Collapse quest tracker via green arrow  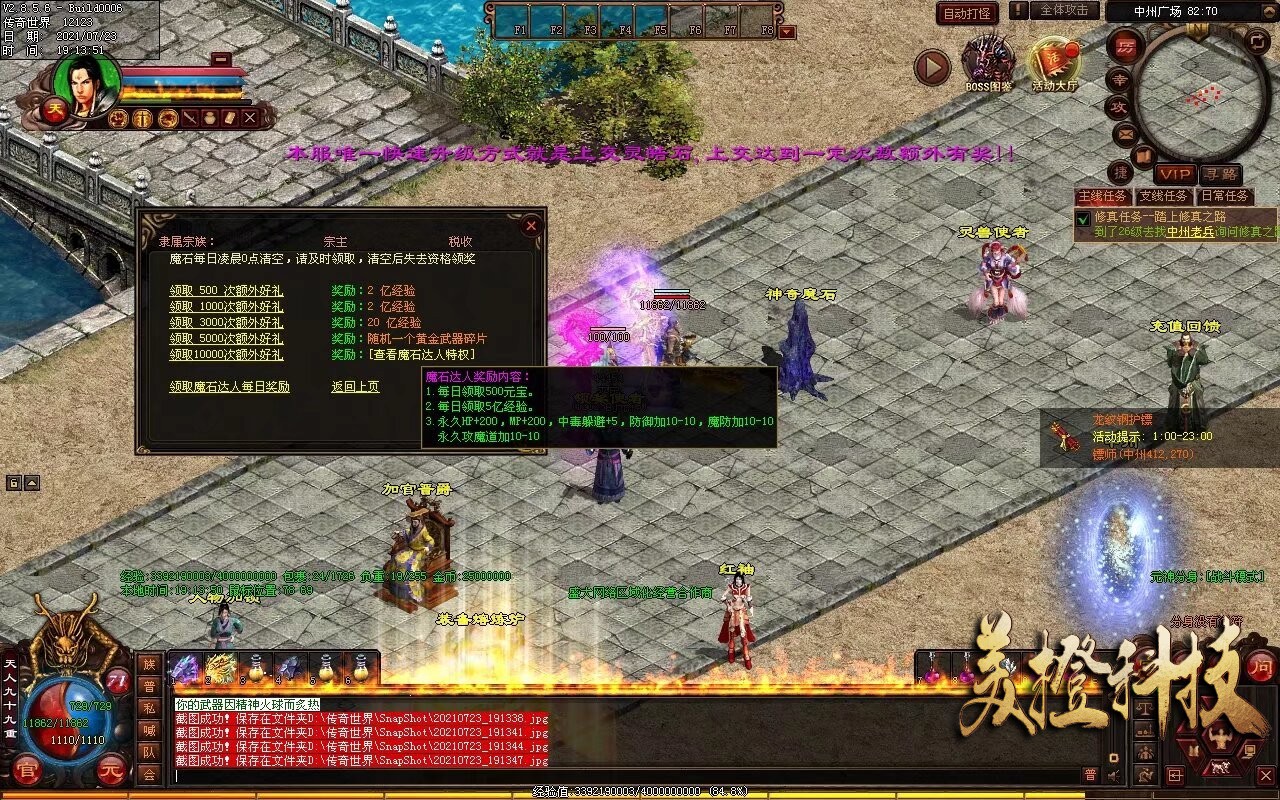(1082, 219)
